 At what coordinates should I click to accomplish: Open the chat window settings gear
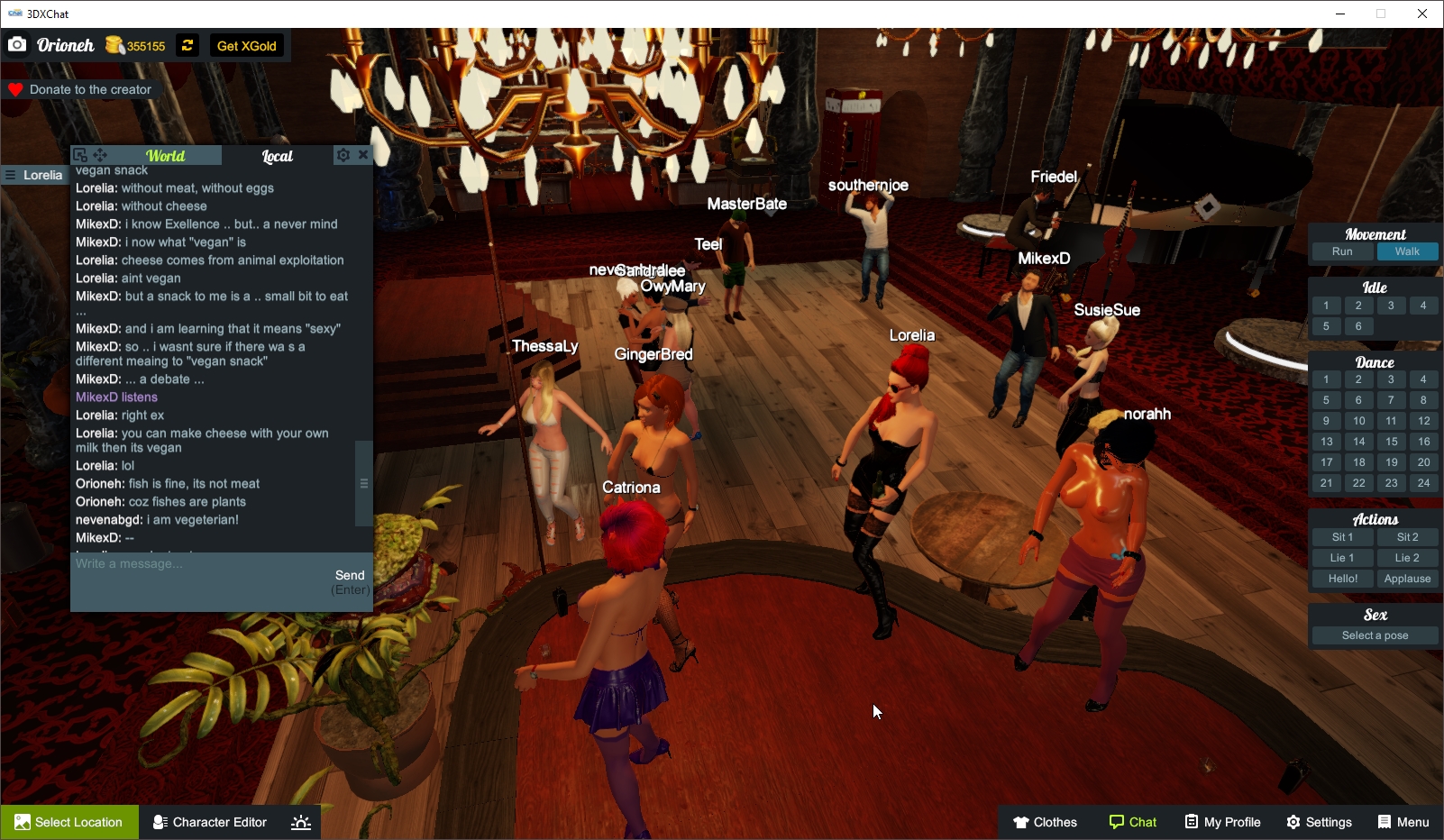tap(343, 154)
